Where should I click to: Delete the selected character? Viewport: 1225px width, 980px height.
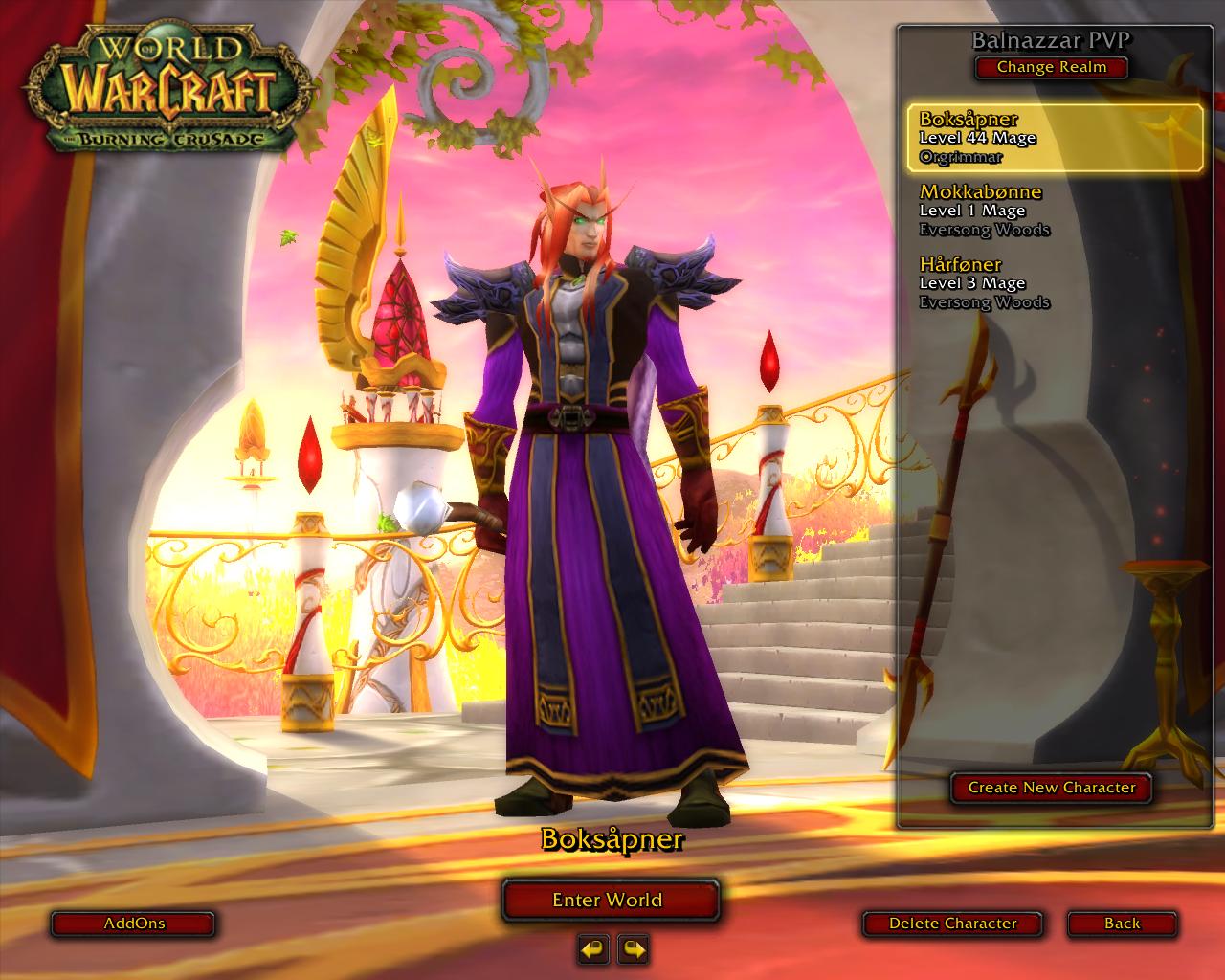click(952, 924)
